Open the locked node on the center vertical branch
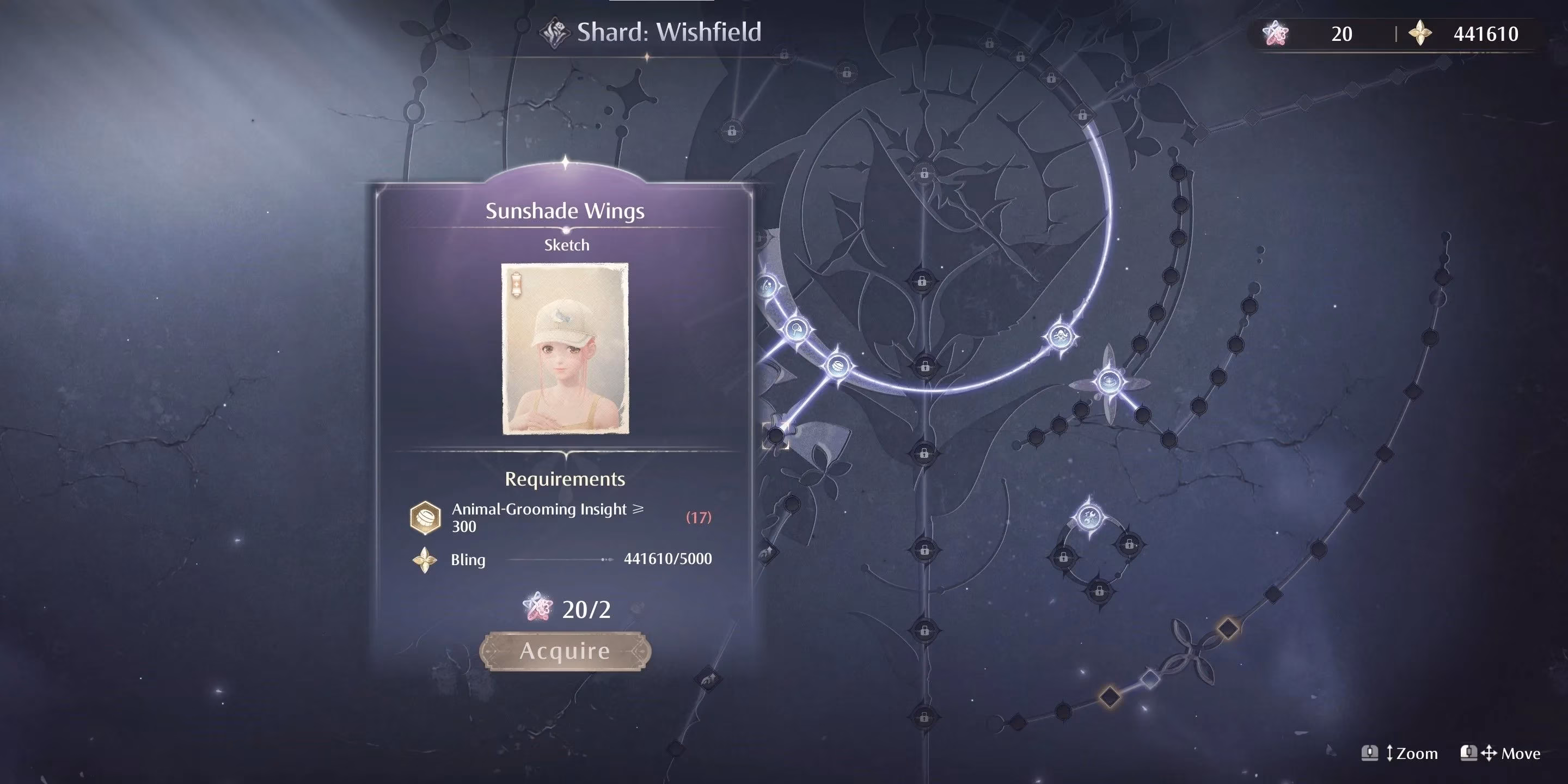Image resolution: width=1568 pixels, height=784 pixels. pos(924,552)
